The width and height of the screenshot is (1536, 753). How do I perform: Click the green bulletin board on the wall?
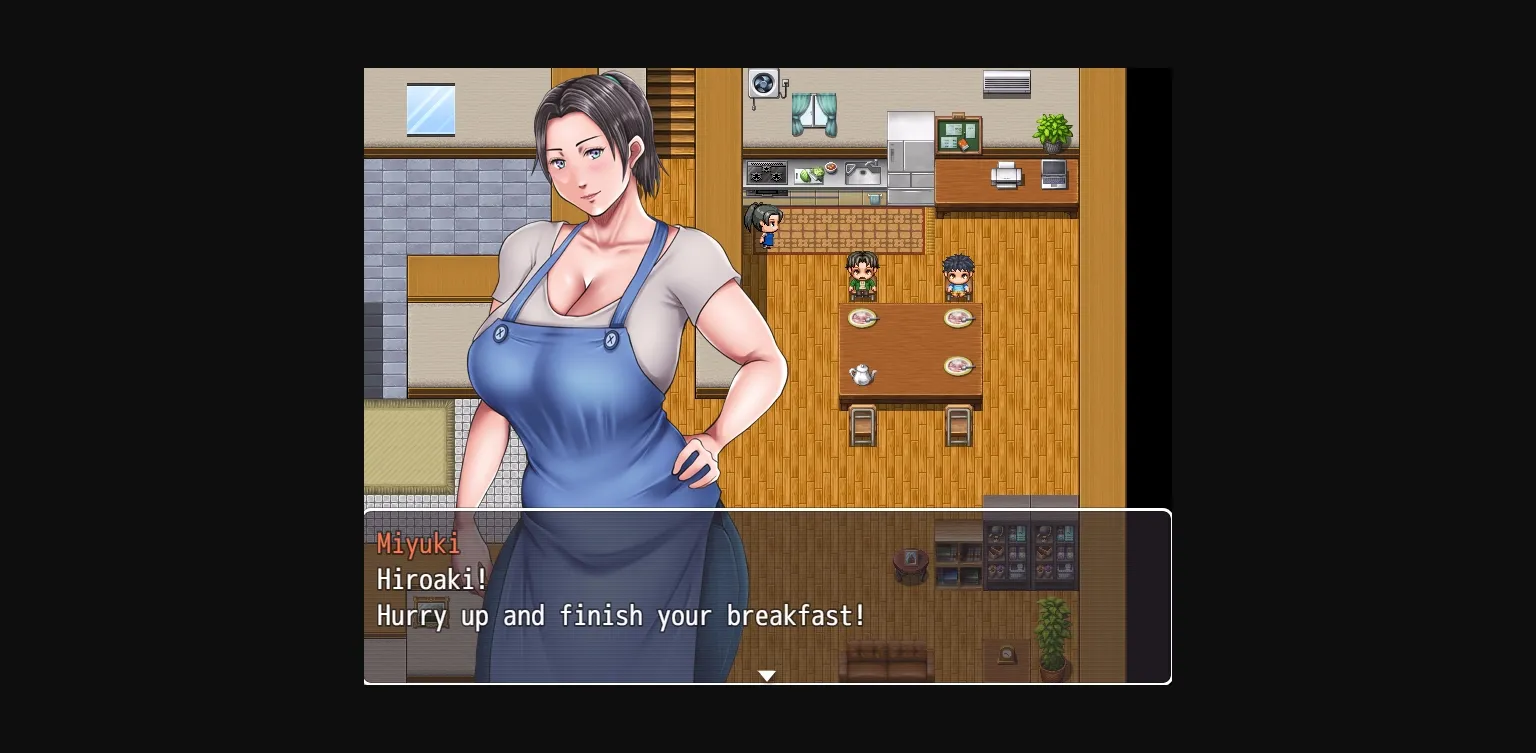pyautogui.click(x=958, y=135)
